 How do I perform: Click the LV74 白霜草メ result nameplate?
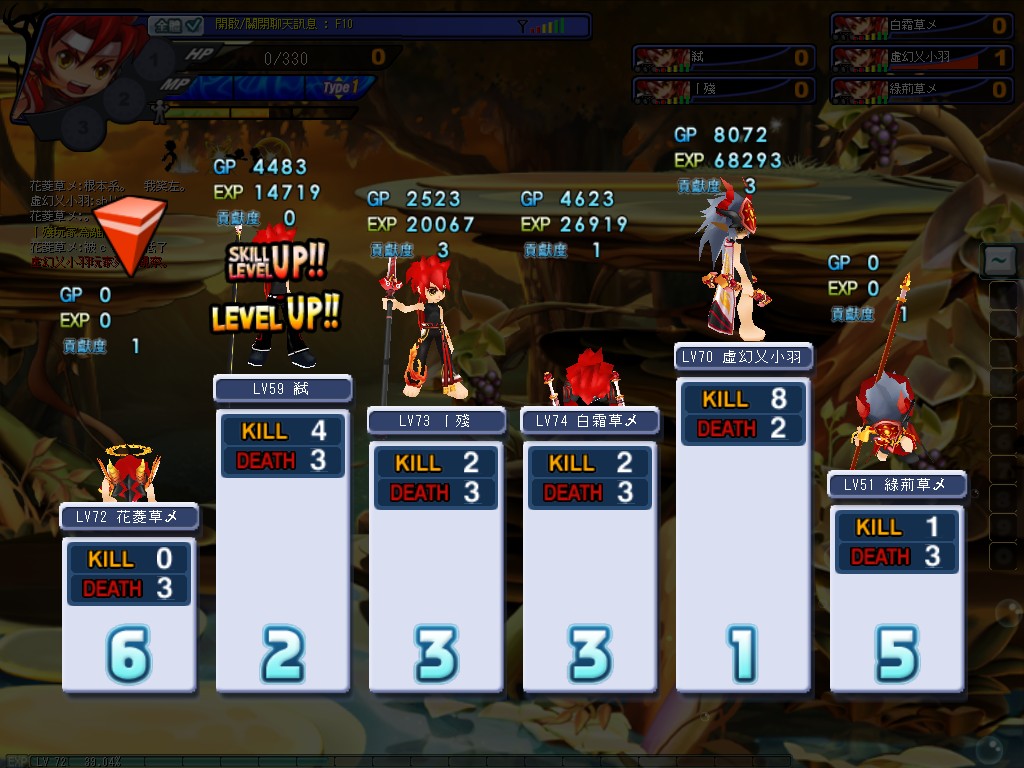tap(590, 421)
